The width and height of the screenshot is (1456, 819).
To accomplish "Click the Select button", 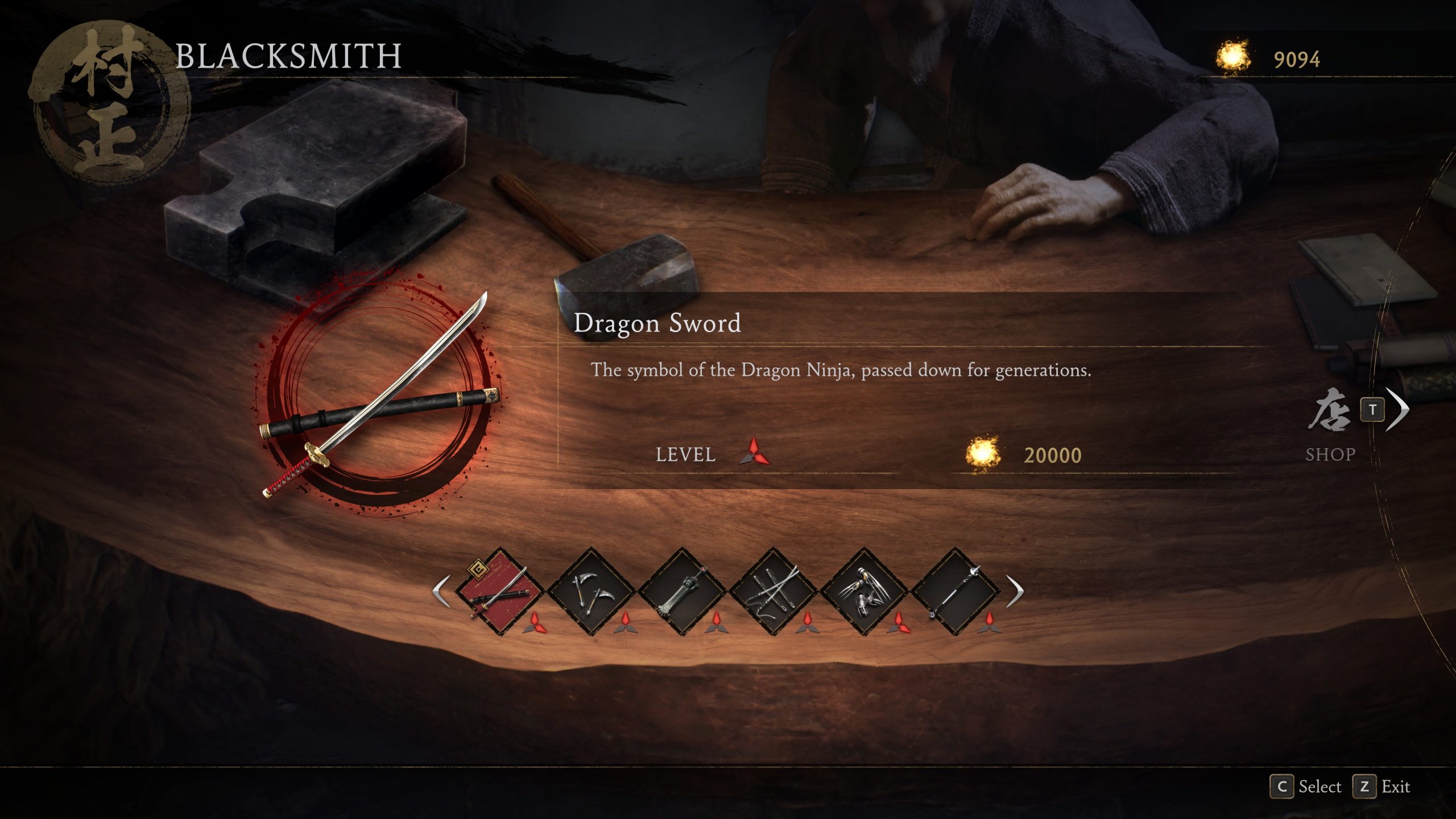I will coord(1306,787).
